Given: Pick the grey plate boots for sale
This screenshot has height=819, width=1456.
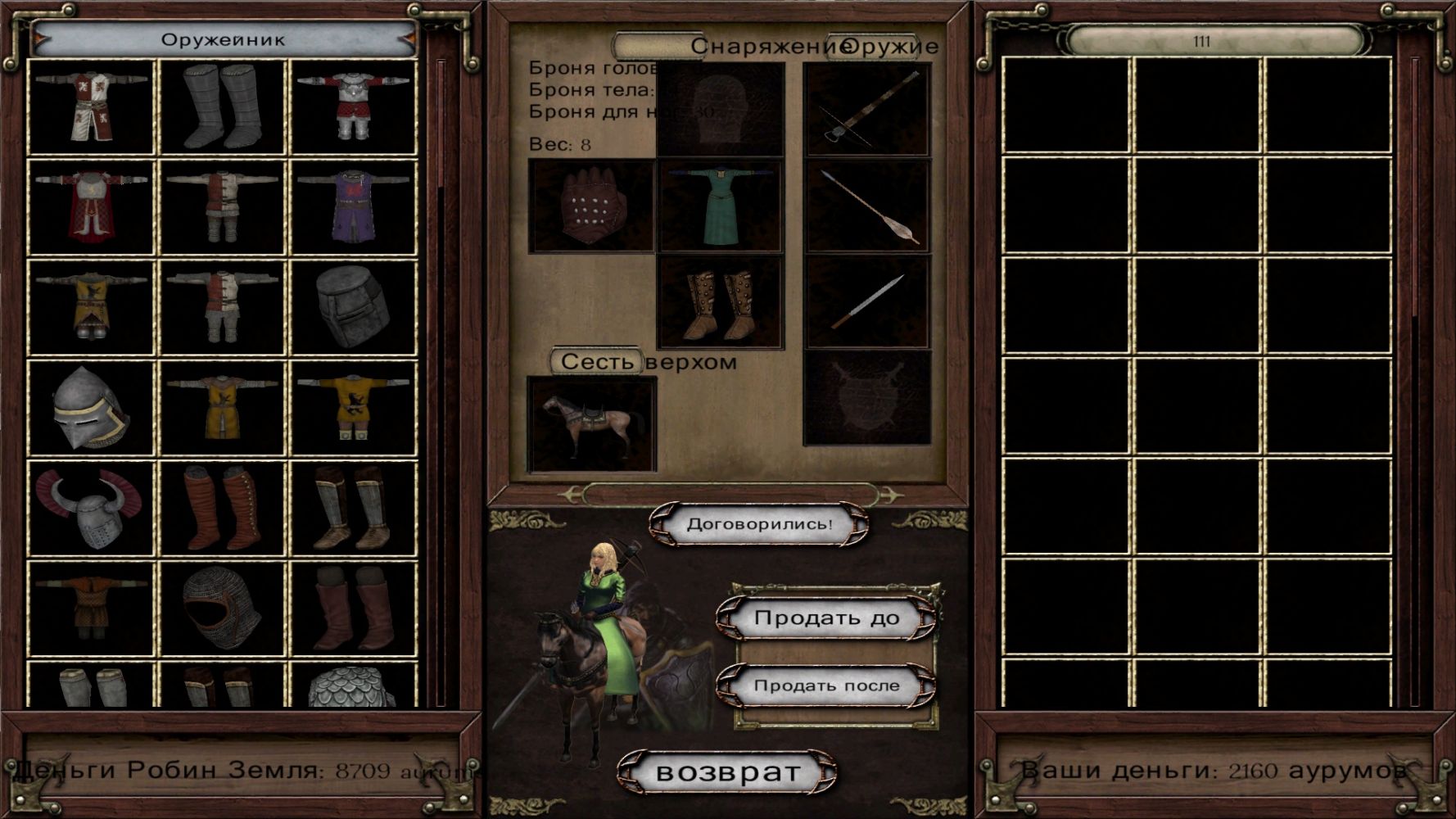Looking at the screenshot, I should tap(222, 106).
